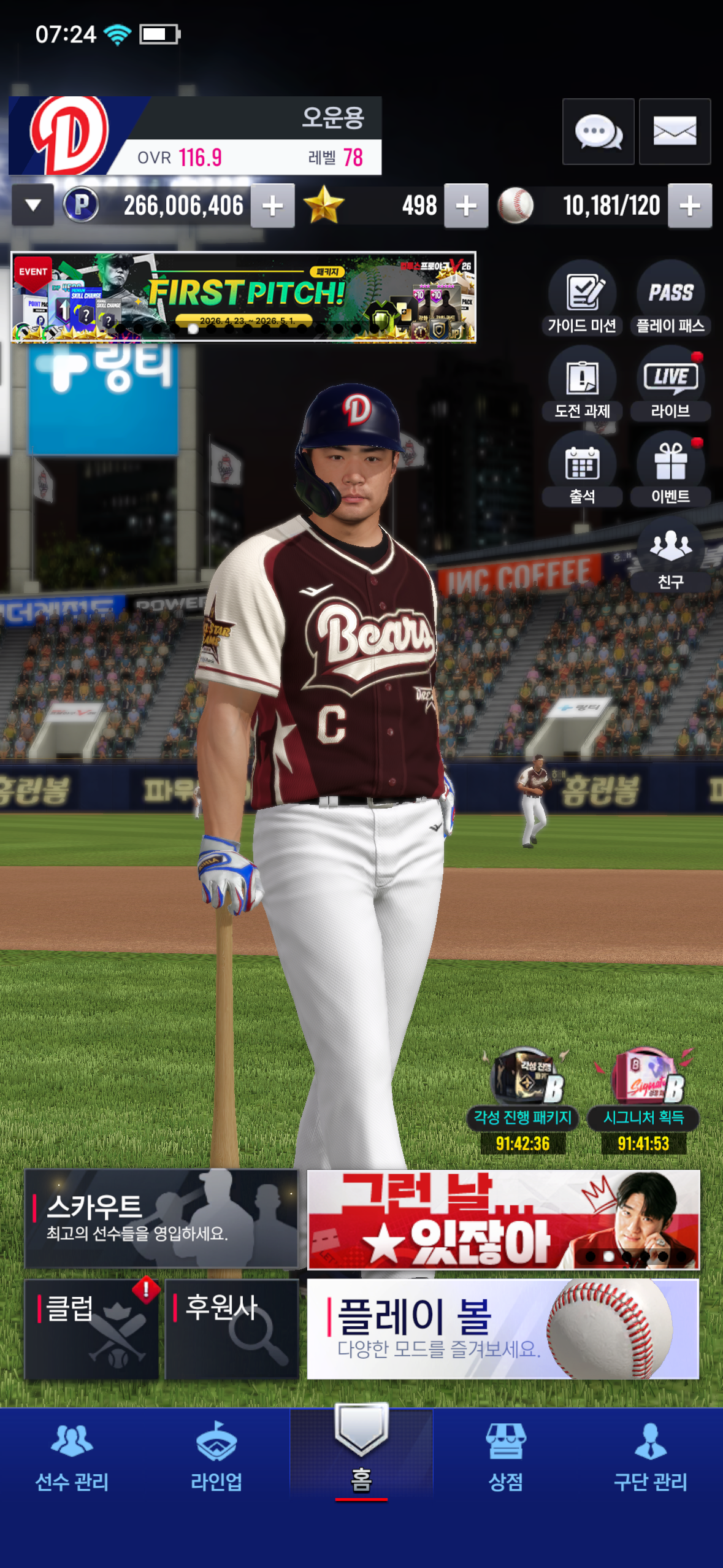Open the FIRST PITCH event banner
The width and height of the screenshot is (723, 1568).
pyautogui.click(x=243, y=297)
